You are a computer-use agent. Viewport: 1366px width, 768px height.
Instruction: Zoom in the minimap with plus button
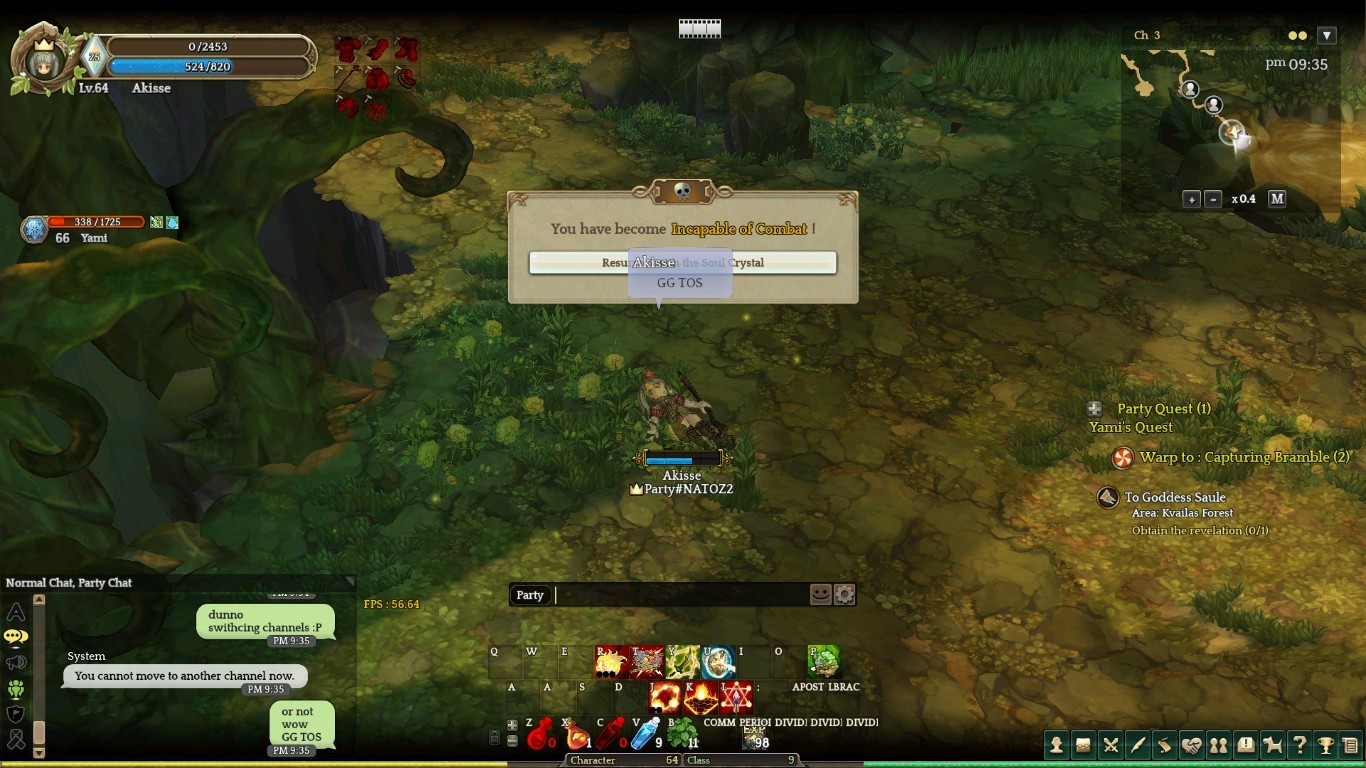point(1191,199)
